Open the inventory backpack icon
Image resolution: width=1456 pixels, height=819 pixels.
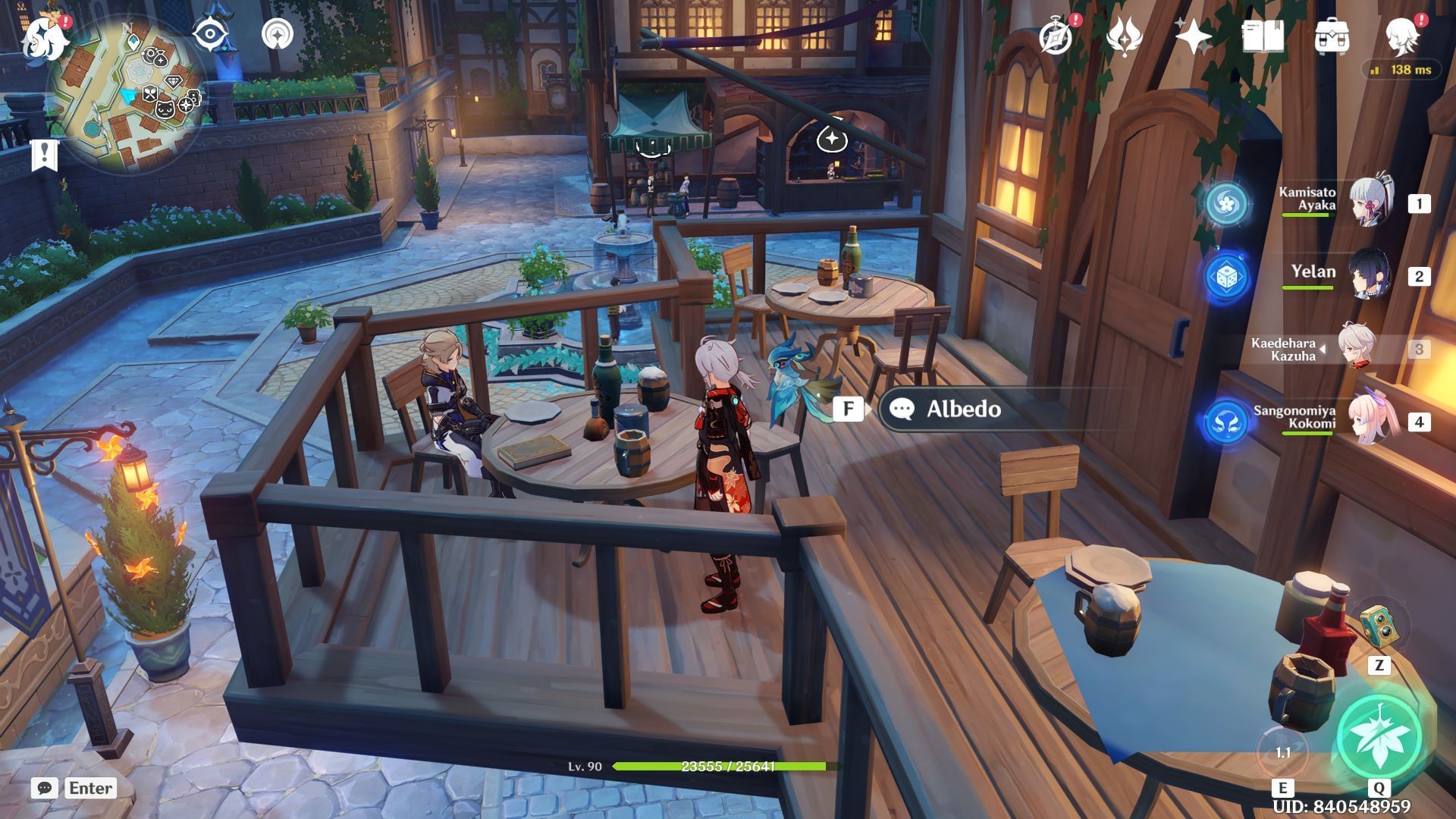pyautogui.click(x=1332, y=36)
